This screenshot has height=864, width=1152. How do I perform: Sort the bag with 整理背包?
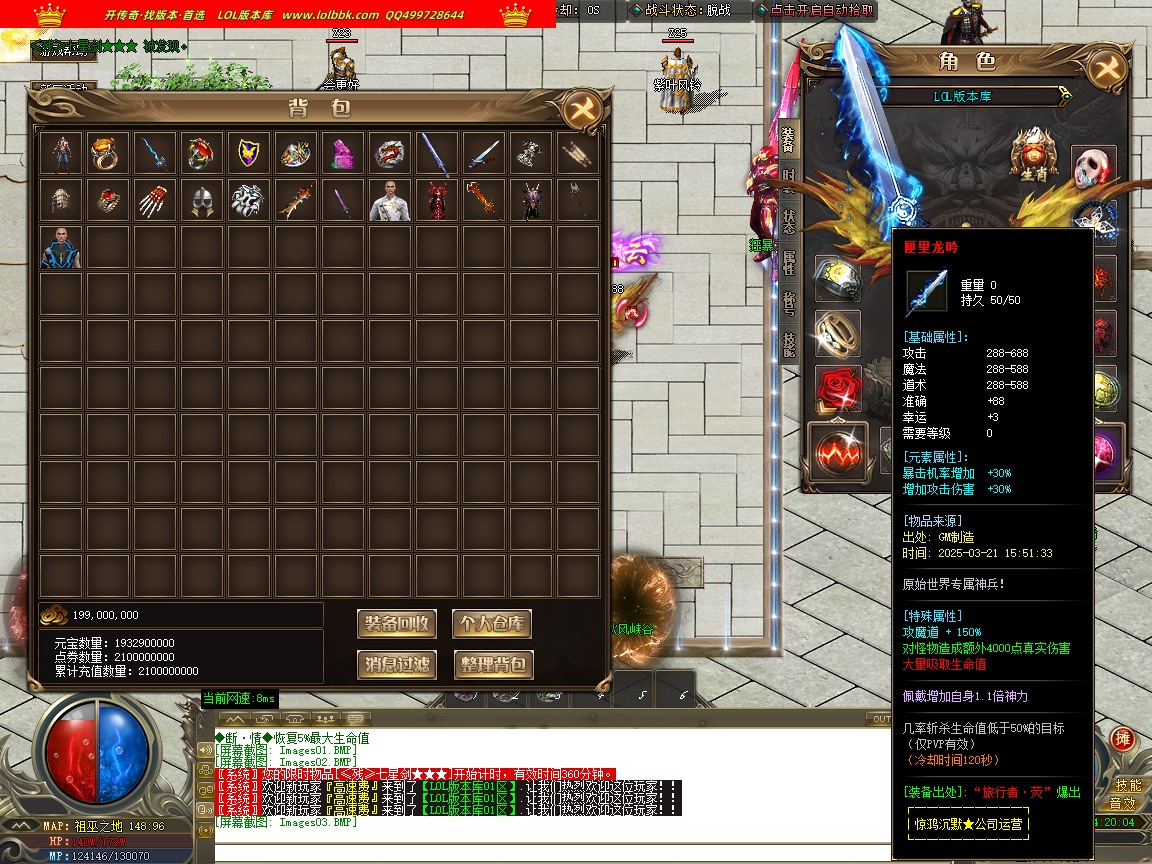491,664
